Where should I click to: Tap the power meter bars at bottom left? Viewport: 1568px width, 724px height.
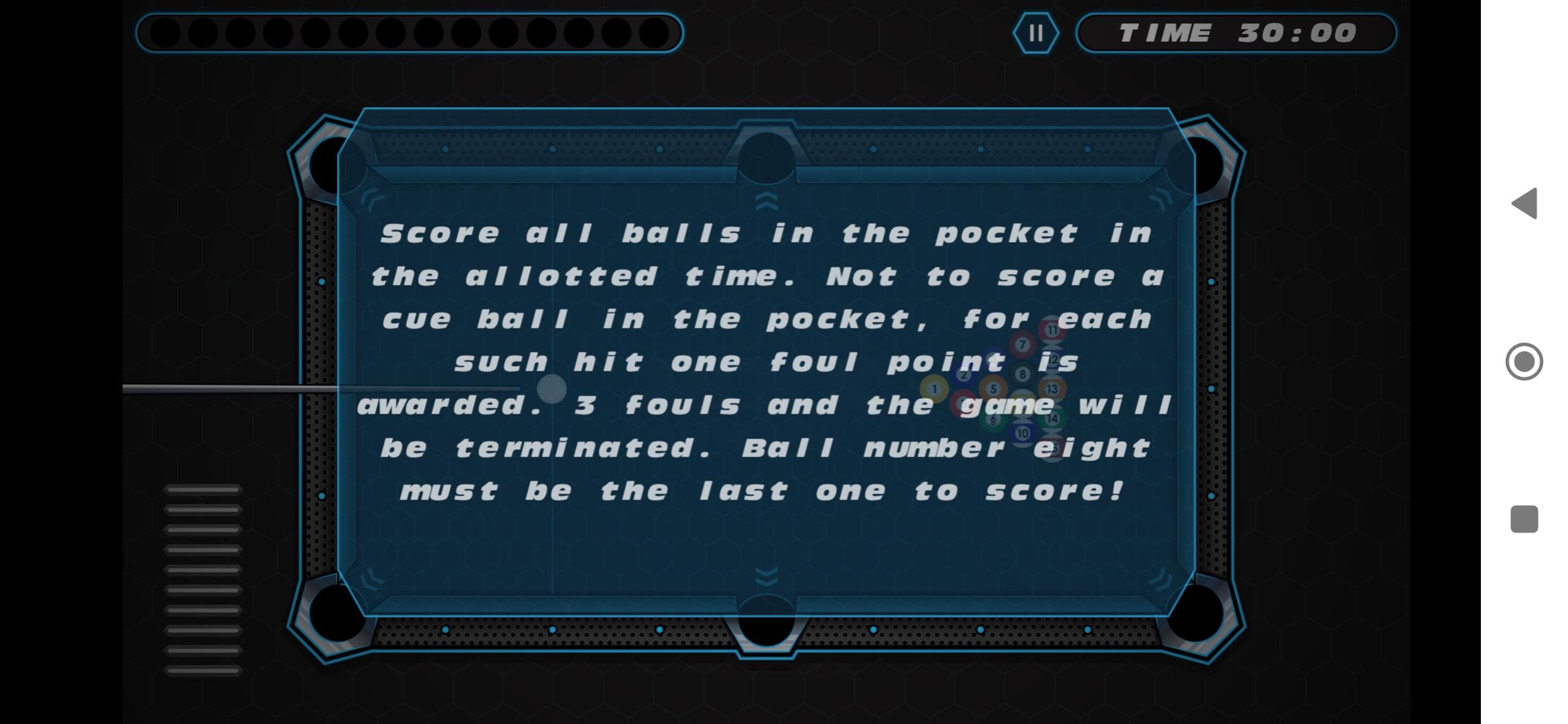click(204, 577)
